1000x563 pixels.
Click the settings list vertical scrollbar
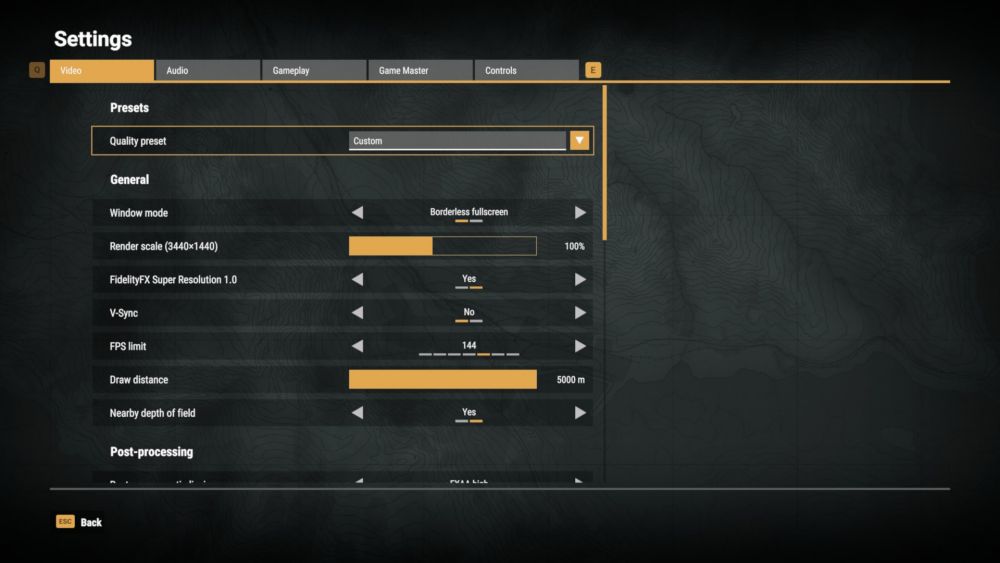[604, 160]
